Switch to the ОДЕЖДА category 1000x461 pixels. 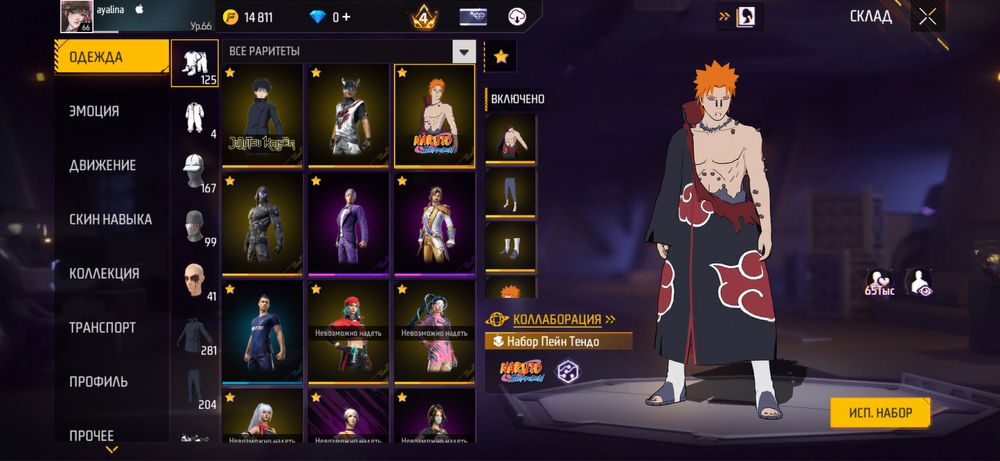pos(110,57)
